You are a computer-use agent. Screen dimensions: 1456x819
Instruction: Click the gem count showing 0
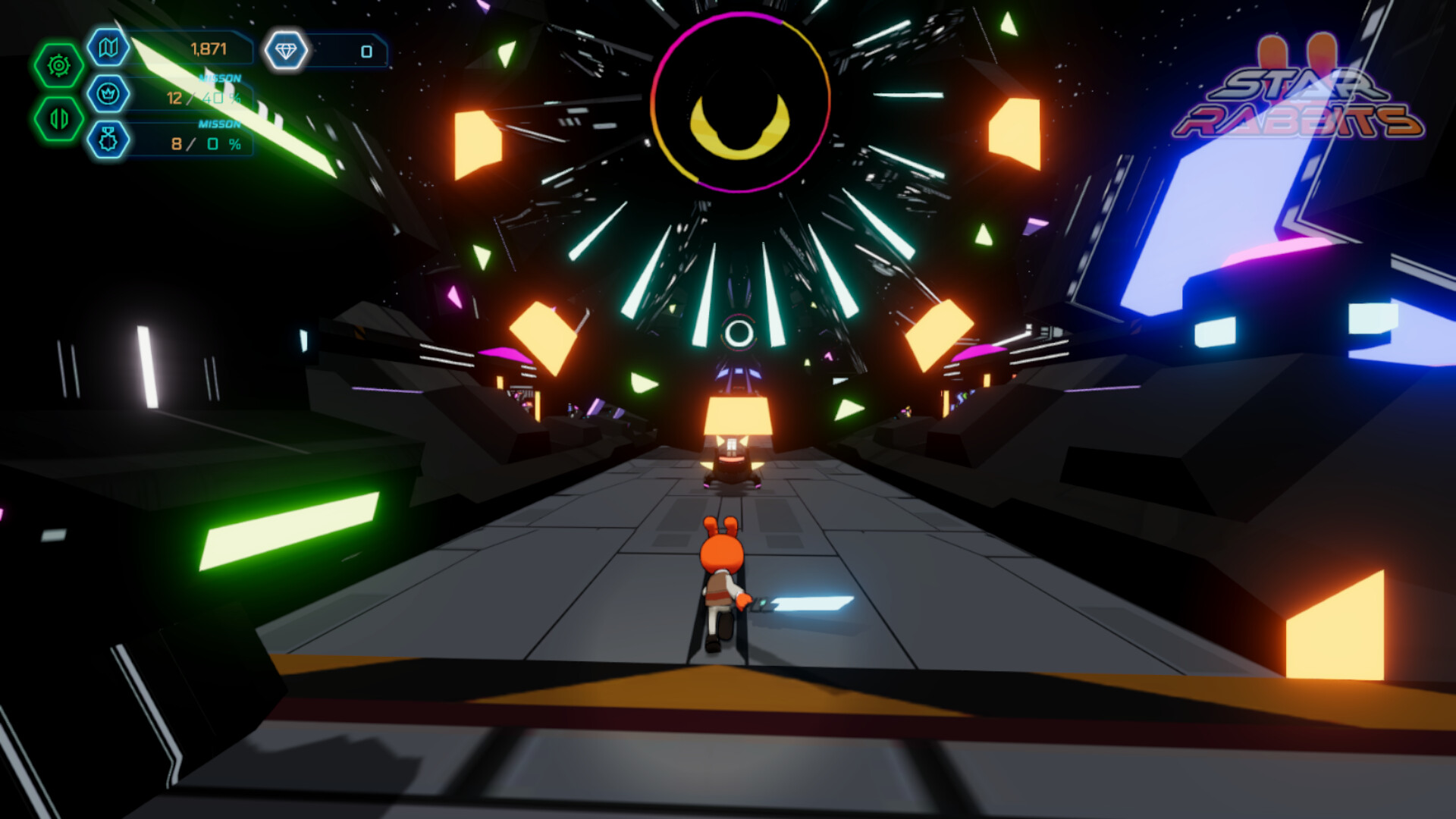pos(366,52)
